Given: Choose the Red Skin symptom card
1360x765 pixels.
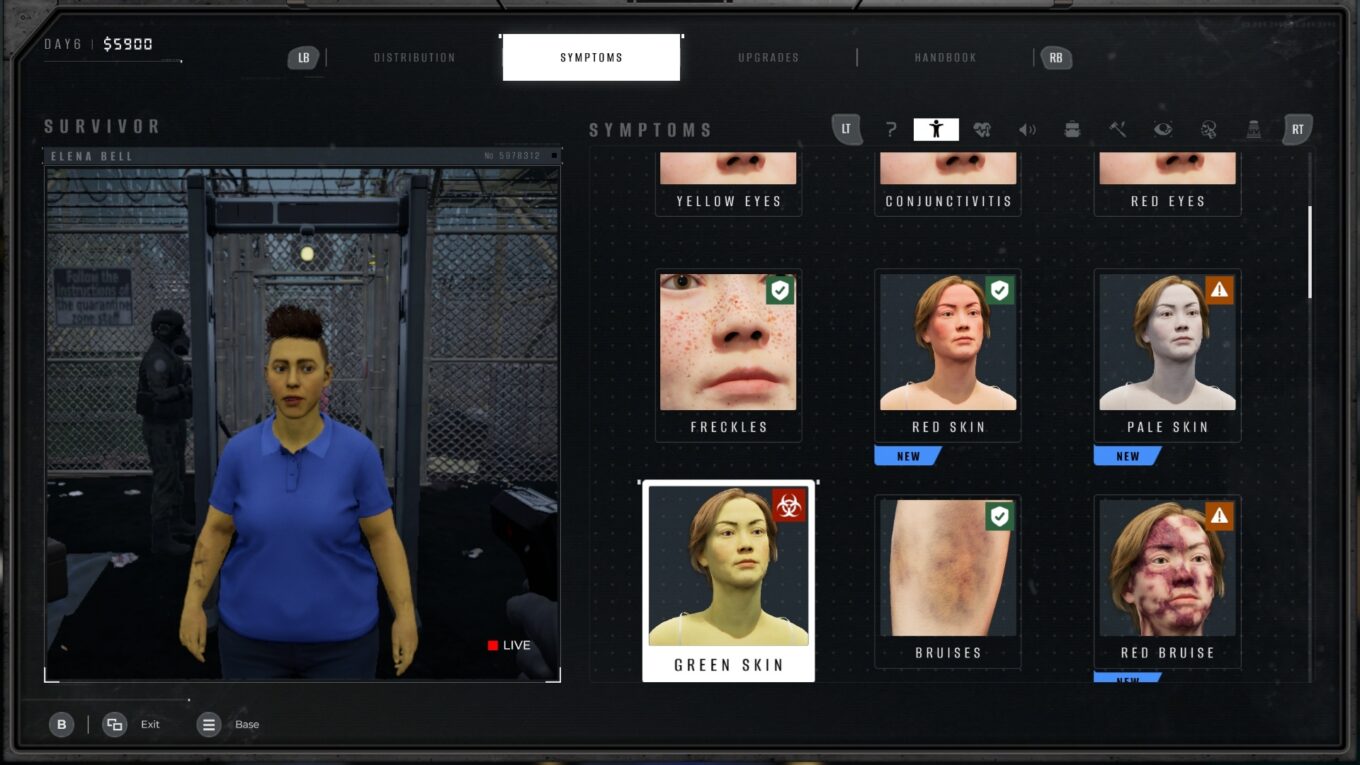Looking at the screenshot, I should pyautogui.click(x=948, y=355).
